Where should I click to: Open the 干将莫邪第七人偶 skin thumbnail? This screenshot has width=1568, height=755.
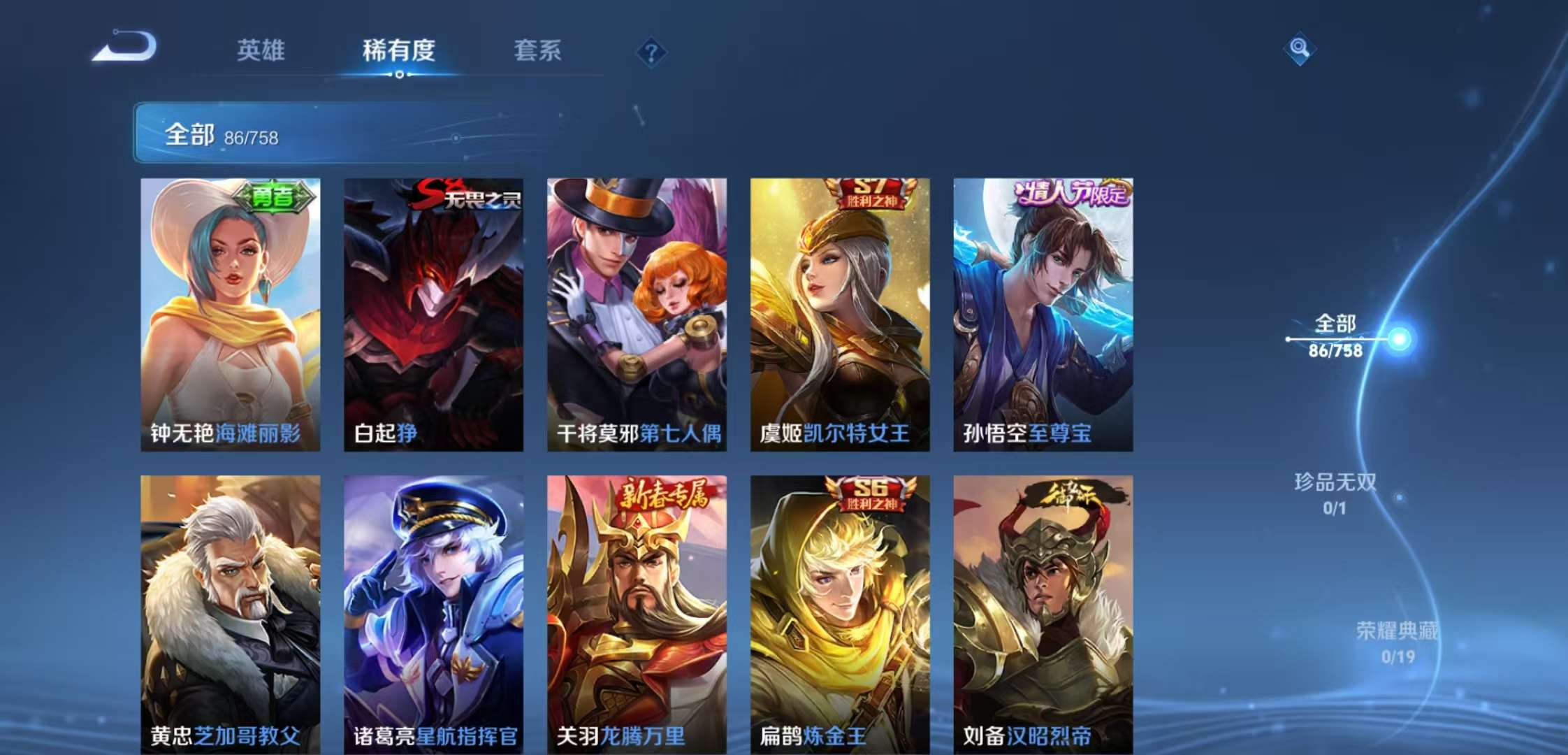tap(635, 315)
